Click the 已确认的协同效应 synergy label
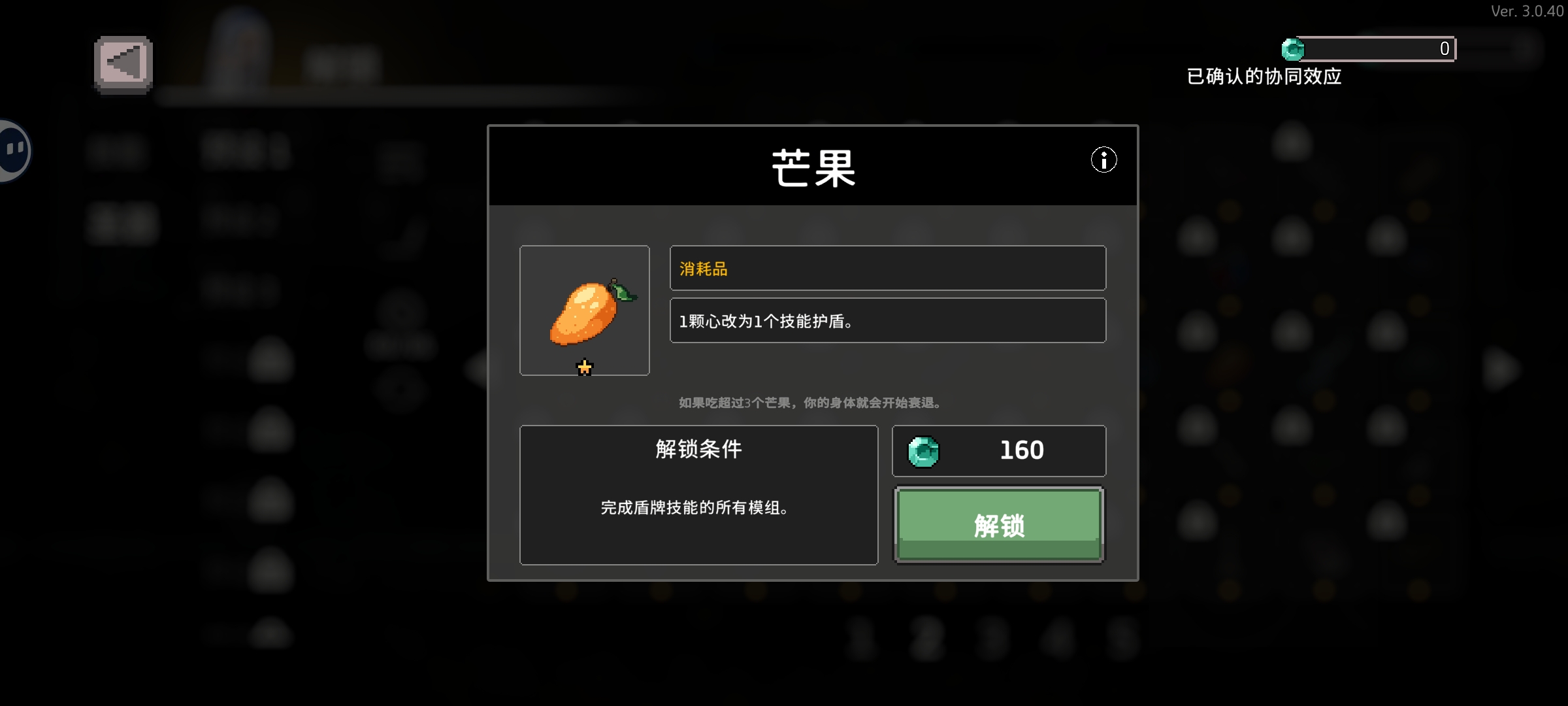Viewport: 1568px width, 706px height. (x=1264, y=76)
